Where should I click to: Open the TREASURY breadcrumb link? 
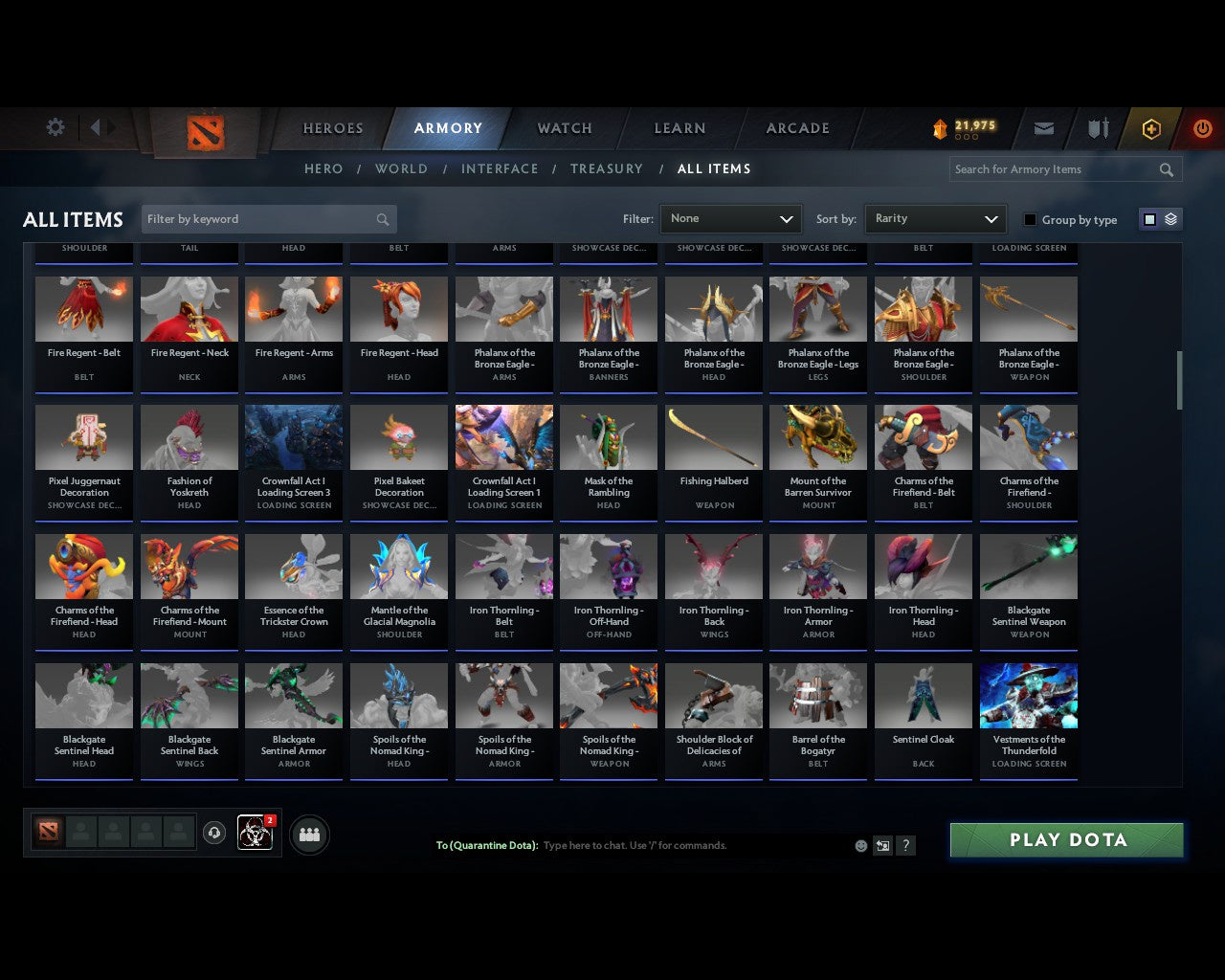606,168
